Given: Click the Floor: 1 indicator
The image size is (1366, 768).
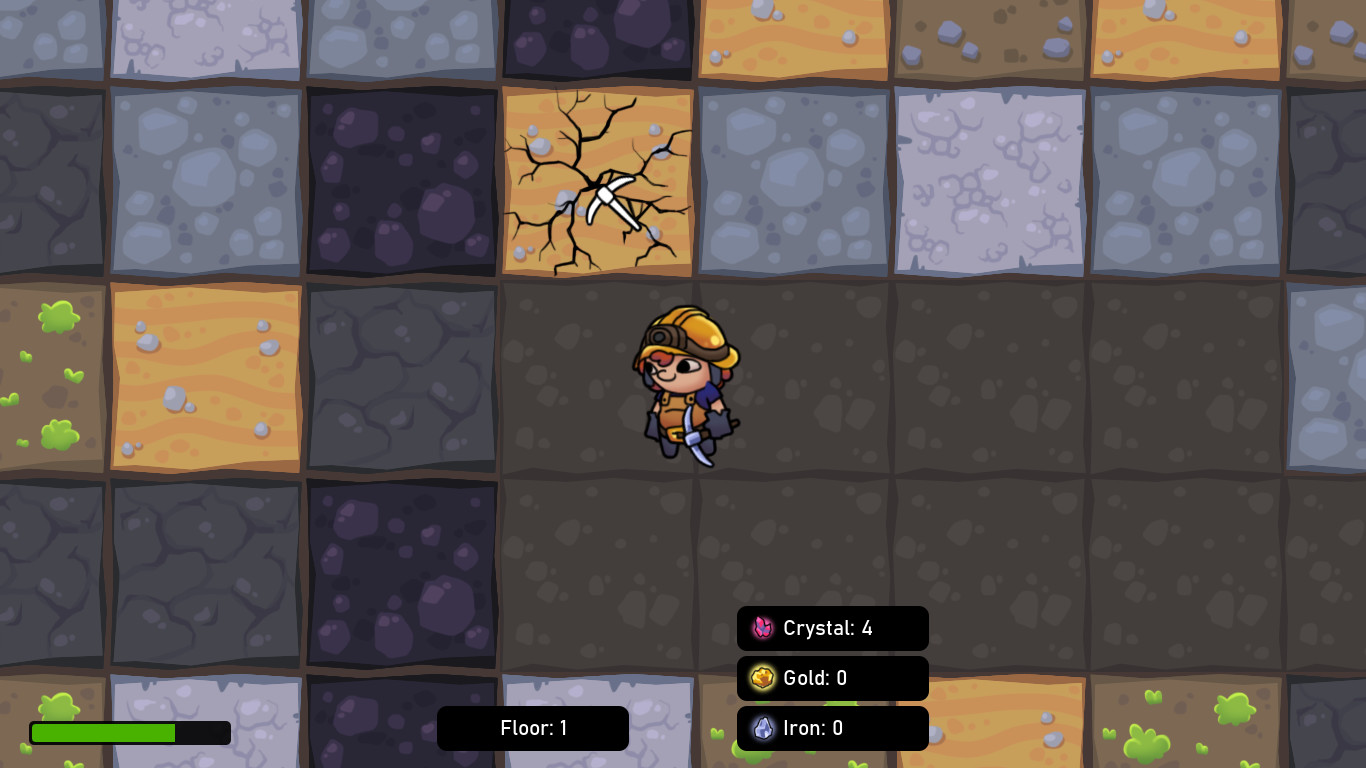Looking at the screenshot, I should click(x=532, y=728).
